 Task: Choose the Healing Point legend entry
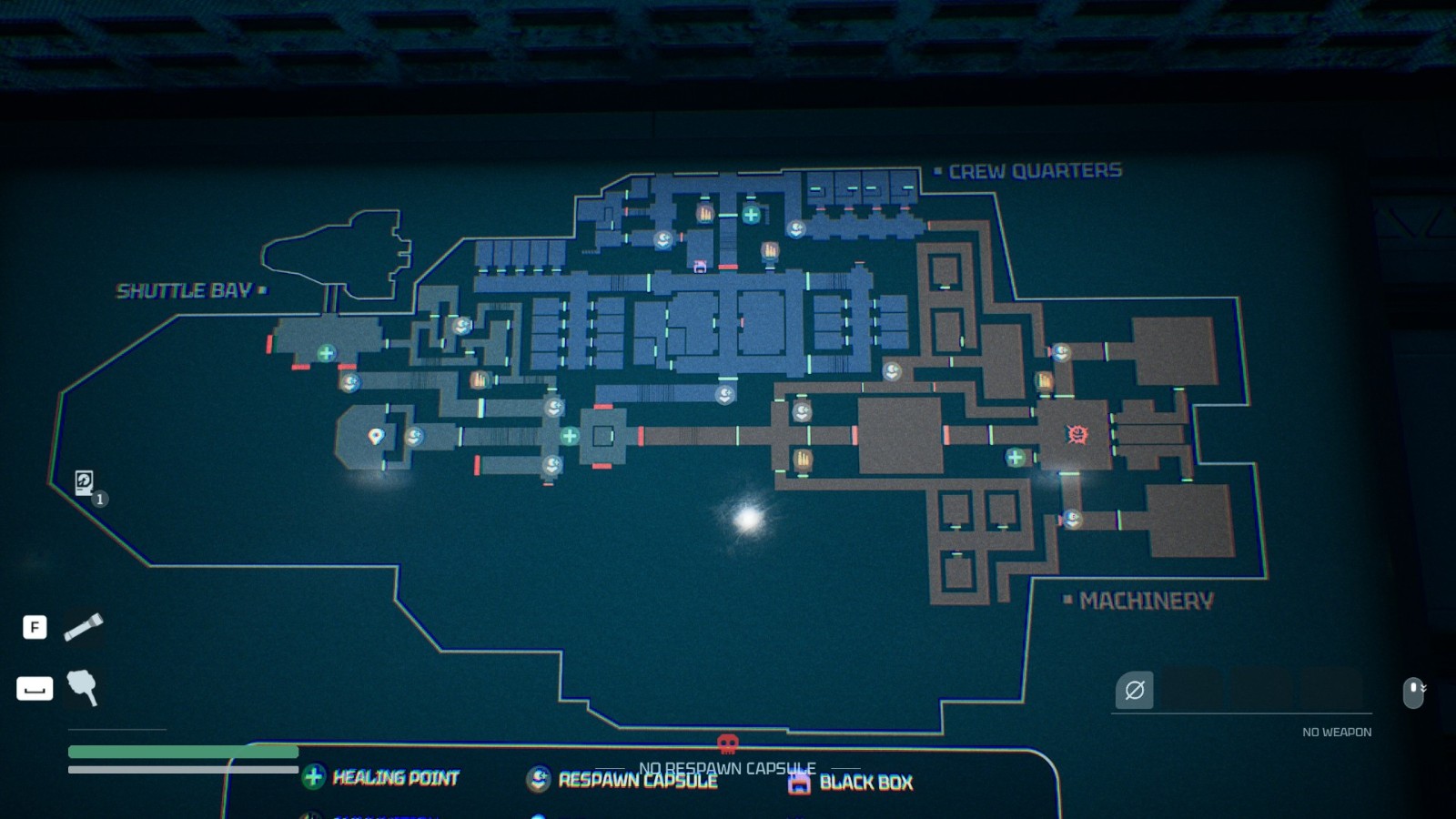pos(382,777)
